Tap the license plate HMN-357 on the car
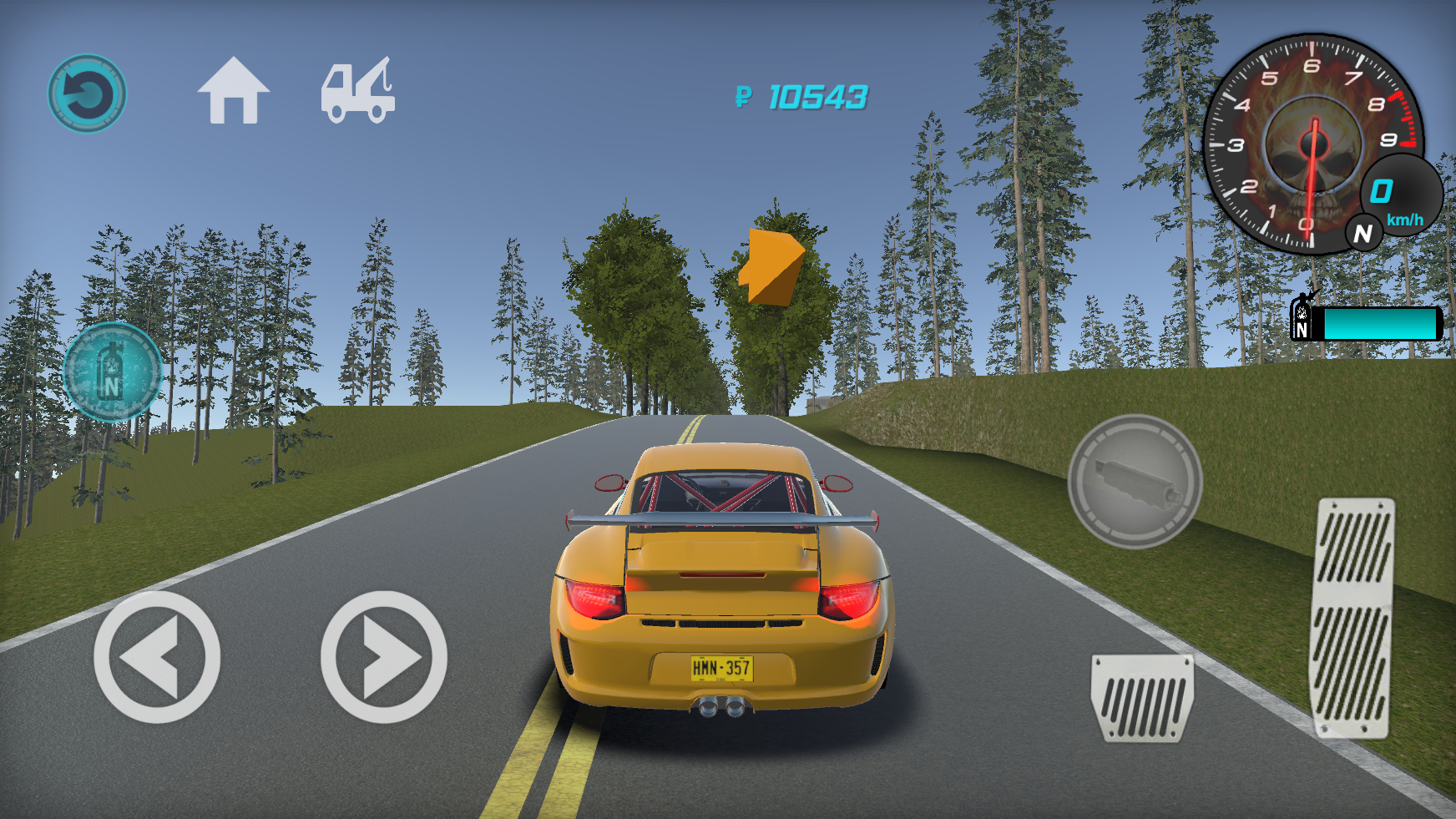1456x819 pixels. pyautogui.click(x=724, y=668)
